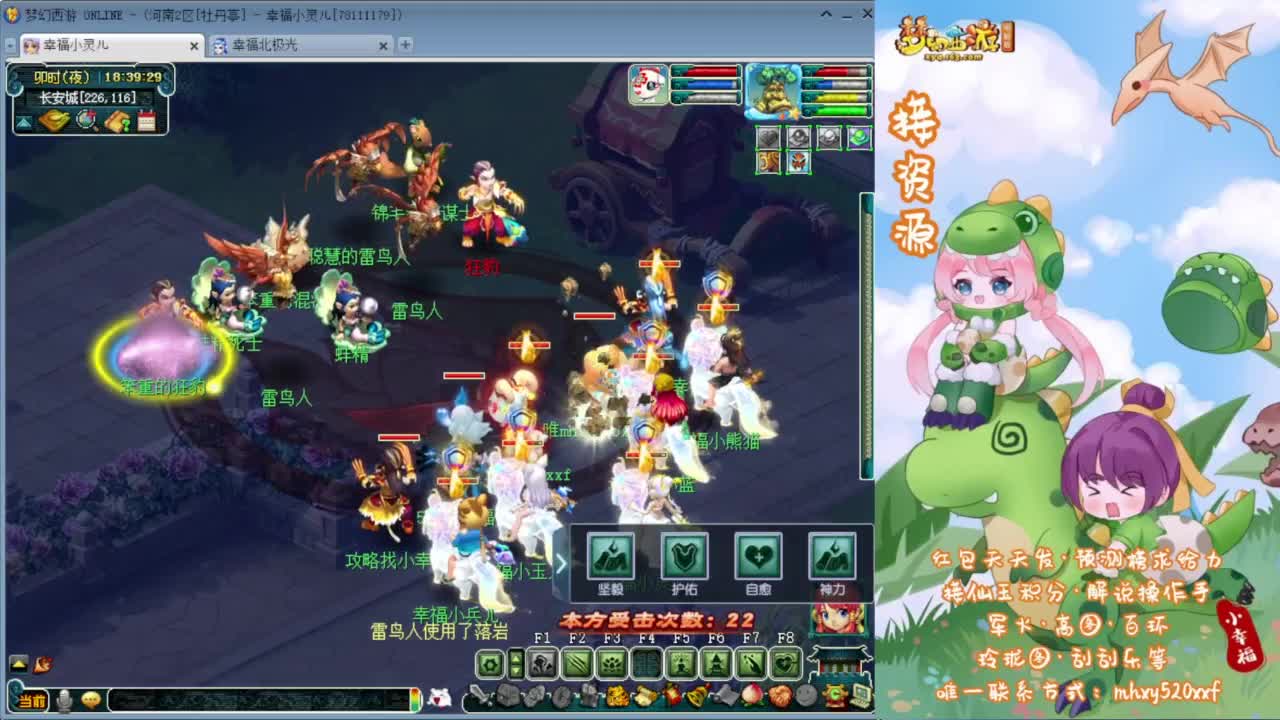Viewport: 1280px width, 720px height.
Task: Collapse the minimap panel with the arrow
Action: point(24,122)
